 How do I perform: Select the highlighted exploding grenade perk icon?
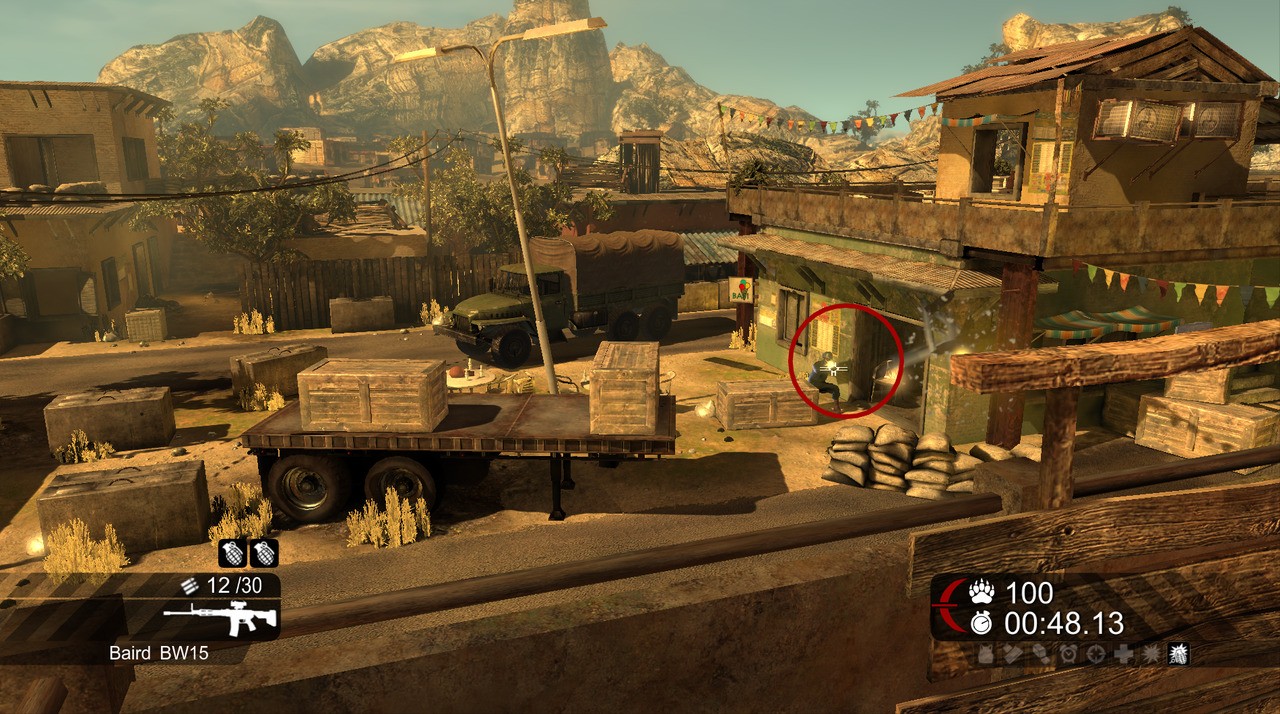[1178, 654]
